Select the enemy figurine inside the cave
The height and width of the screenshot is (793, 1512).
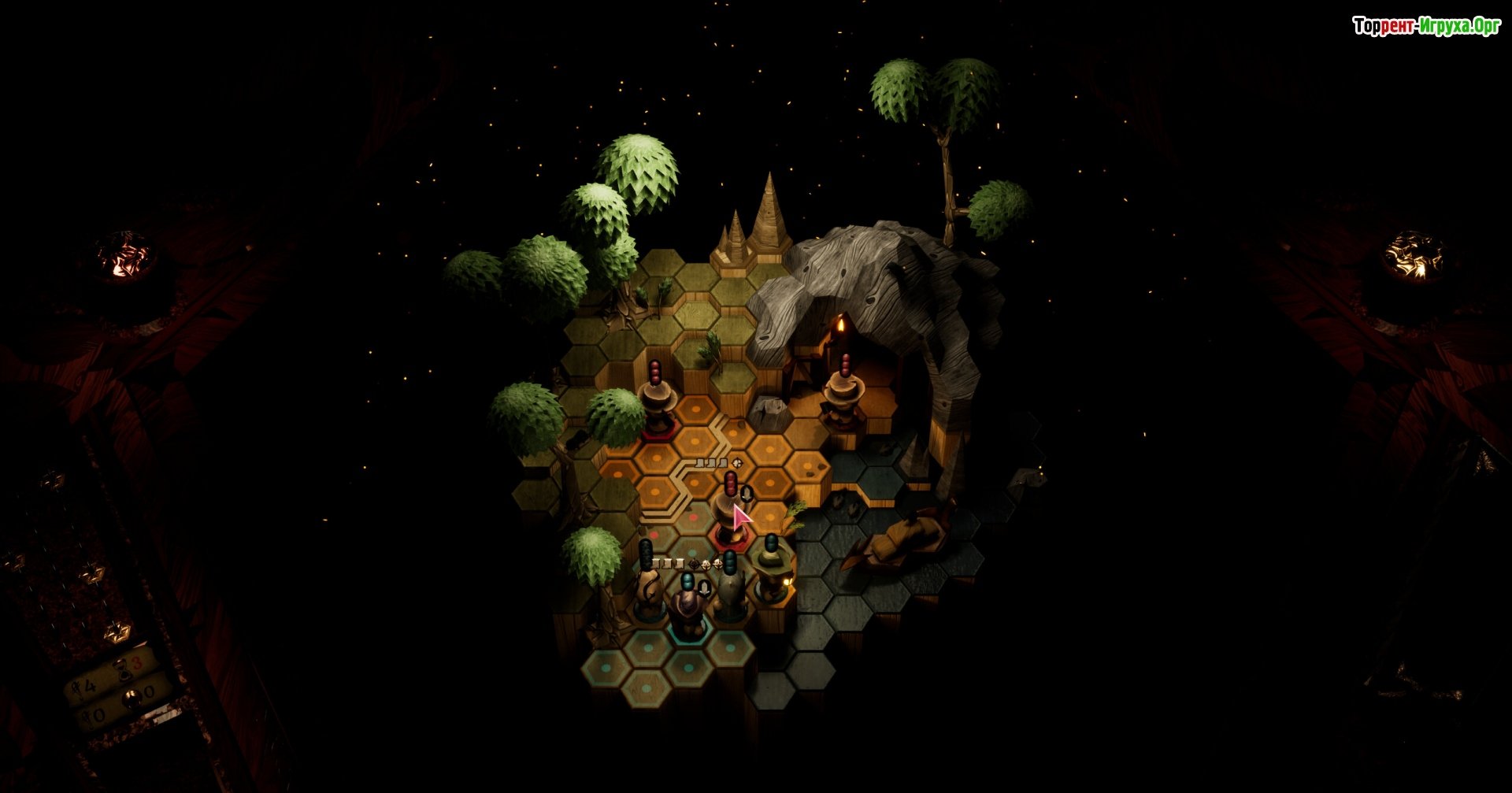(843, 398)
